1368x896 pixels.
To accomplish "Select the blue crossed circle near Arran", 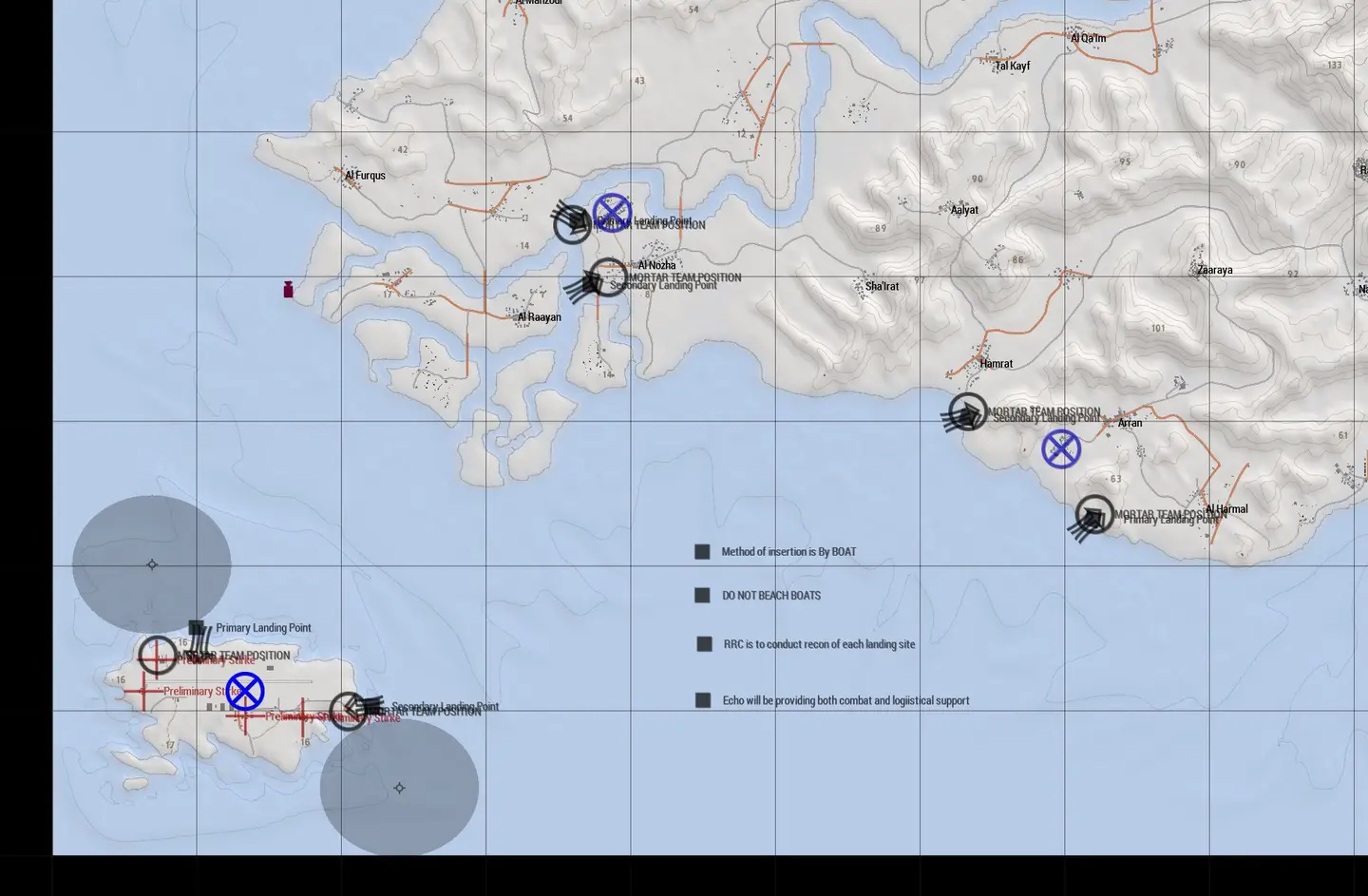I will 1061,449.
